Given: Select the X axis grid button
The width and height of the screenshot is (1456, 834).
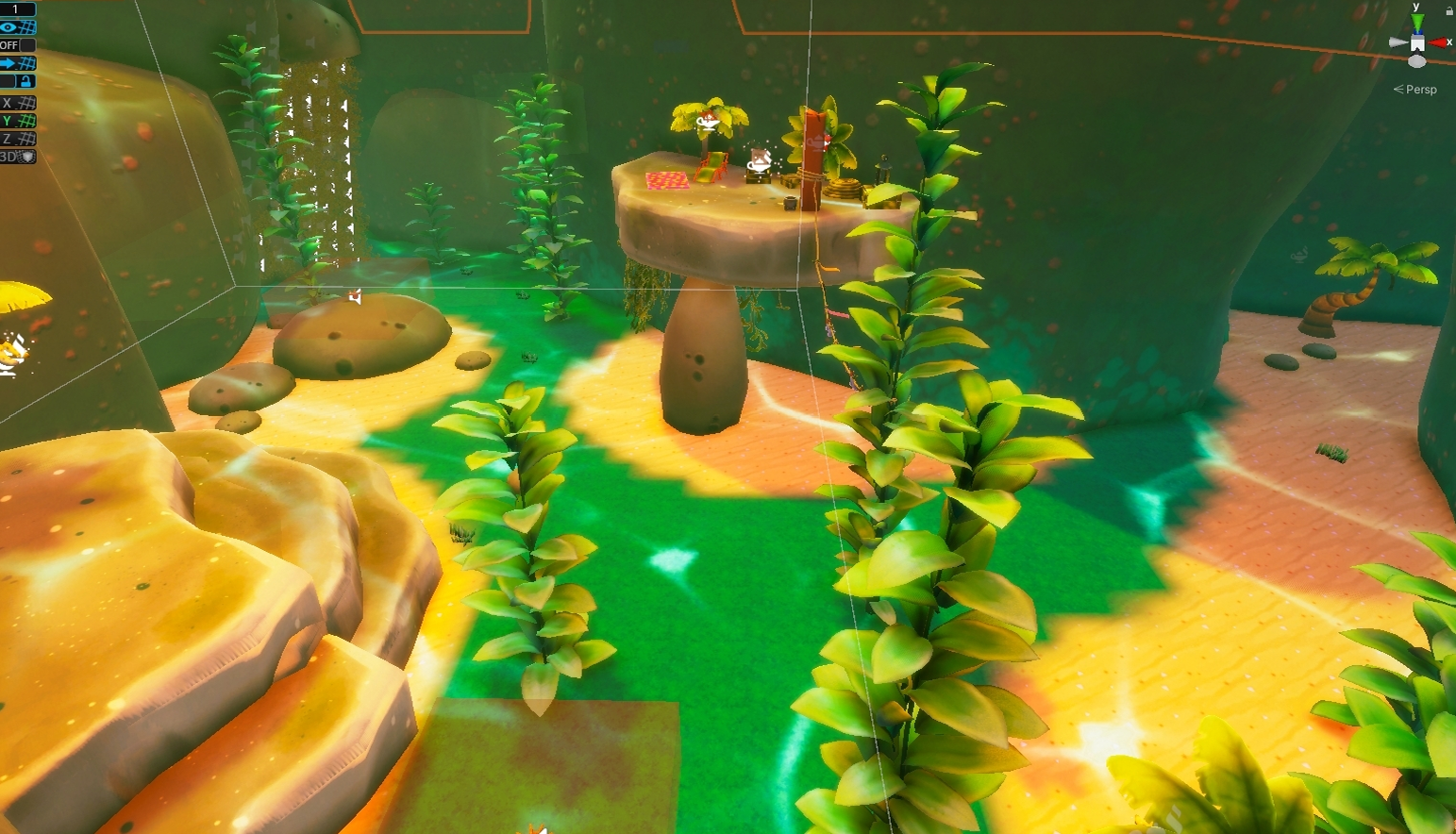Looking at the screenshot, I should point(17,103).
